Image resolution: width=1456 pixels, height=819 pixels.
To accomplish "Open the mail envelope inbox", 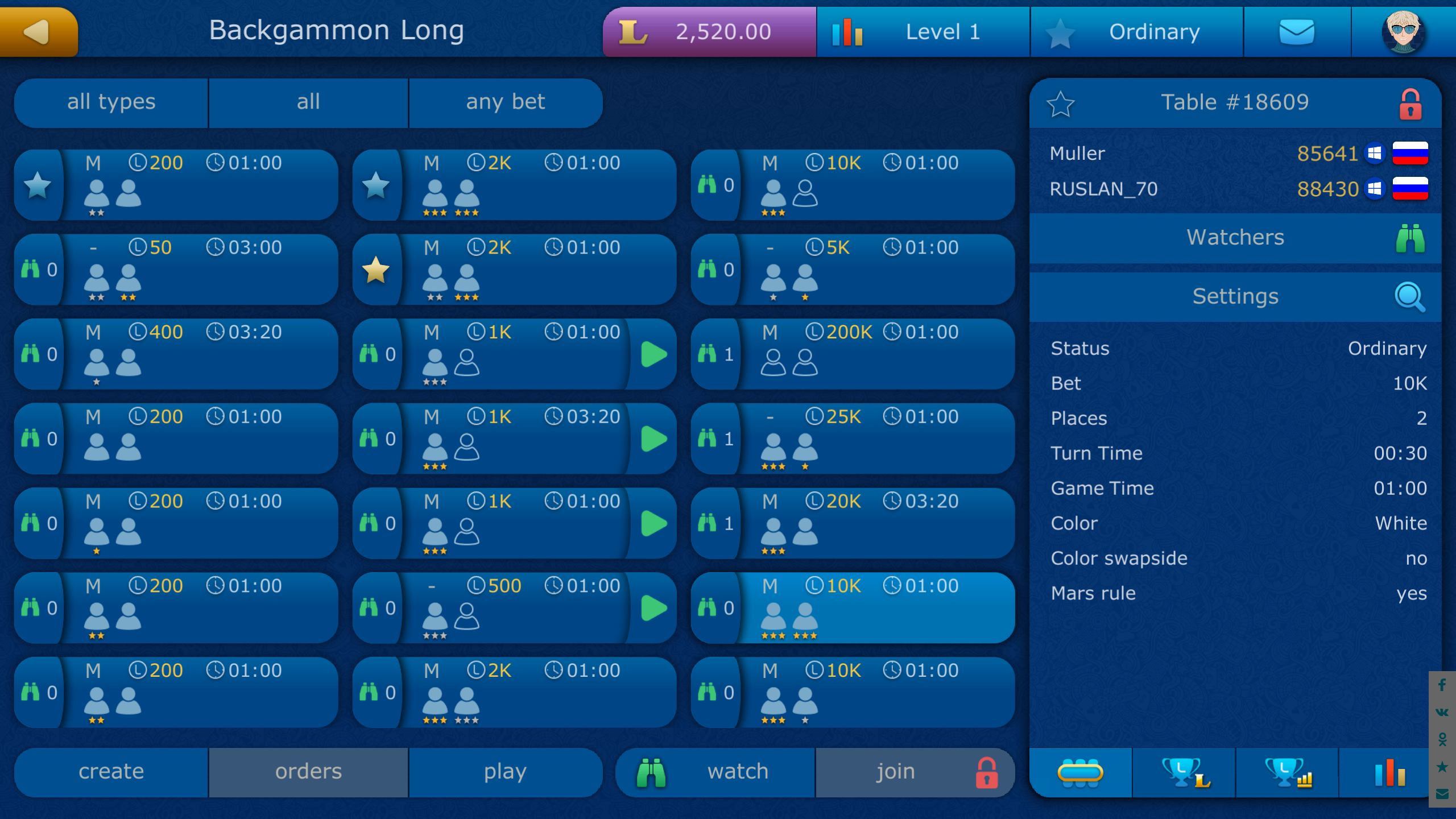I will [1298, 32].
